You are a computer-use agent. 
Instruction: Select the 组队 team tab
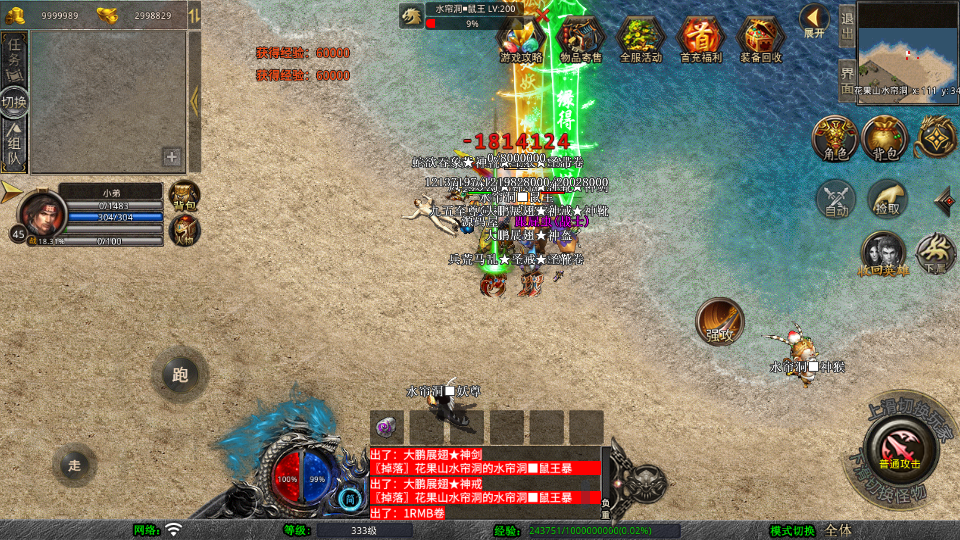click(x=14, y=143)
